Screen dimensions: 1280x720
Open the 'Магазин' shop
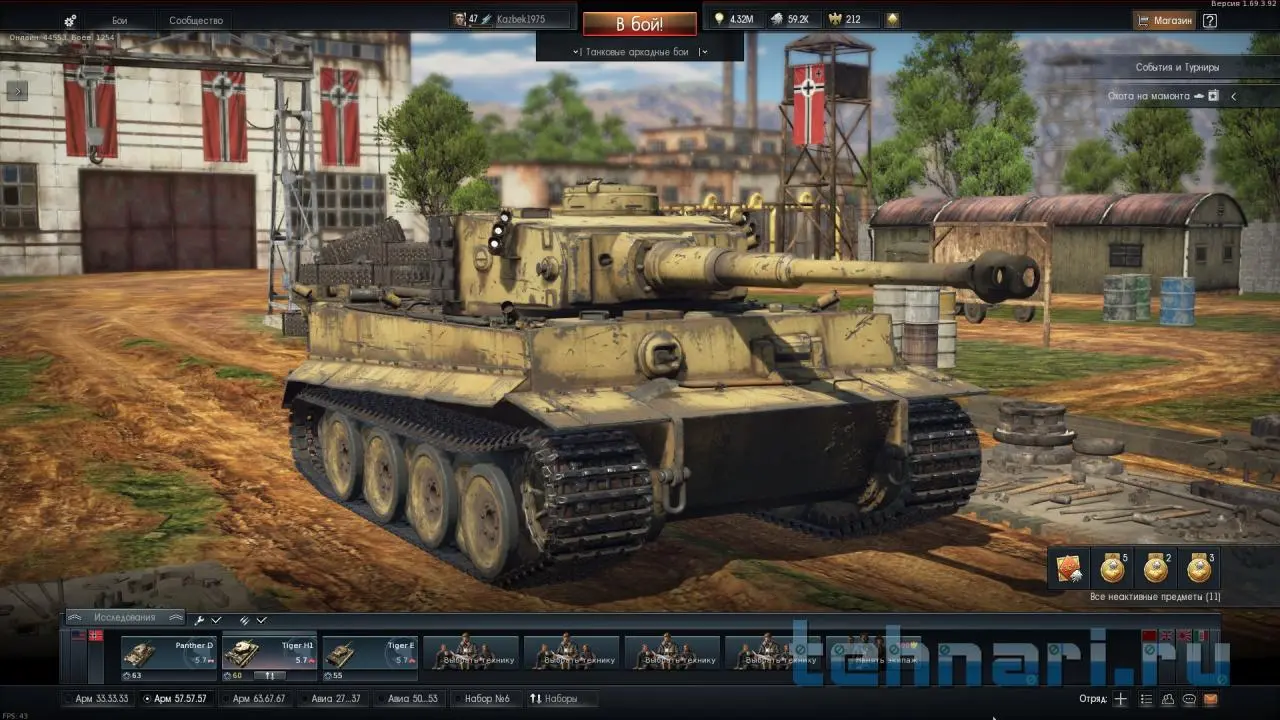(x=1164, y=20)
